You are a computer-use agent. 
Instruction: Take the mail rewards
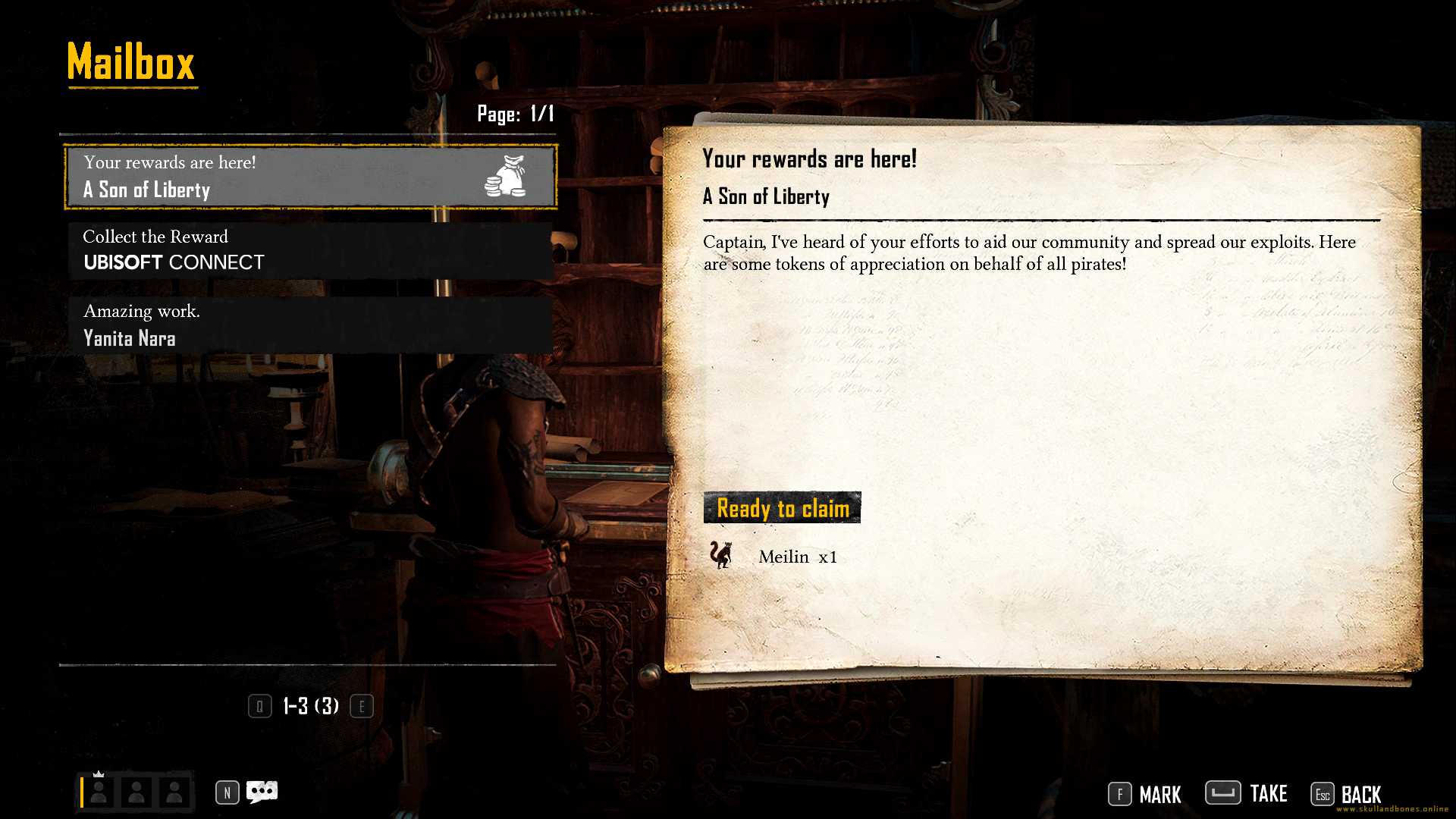[1246, 793]
